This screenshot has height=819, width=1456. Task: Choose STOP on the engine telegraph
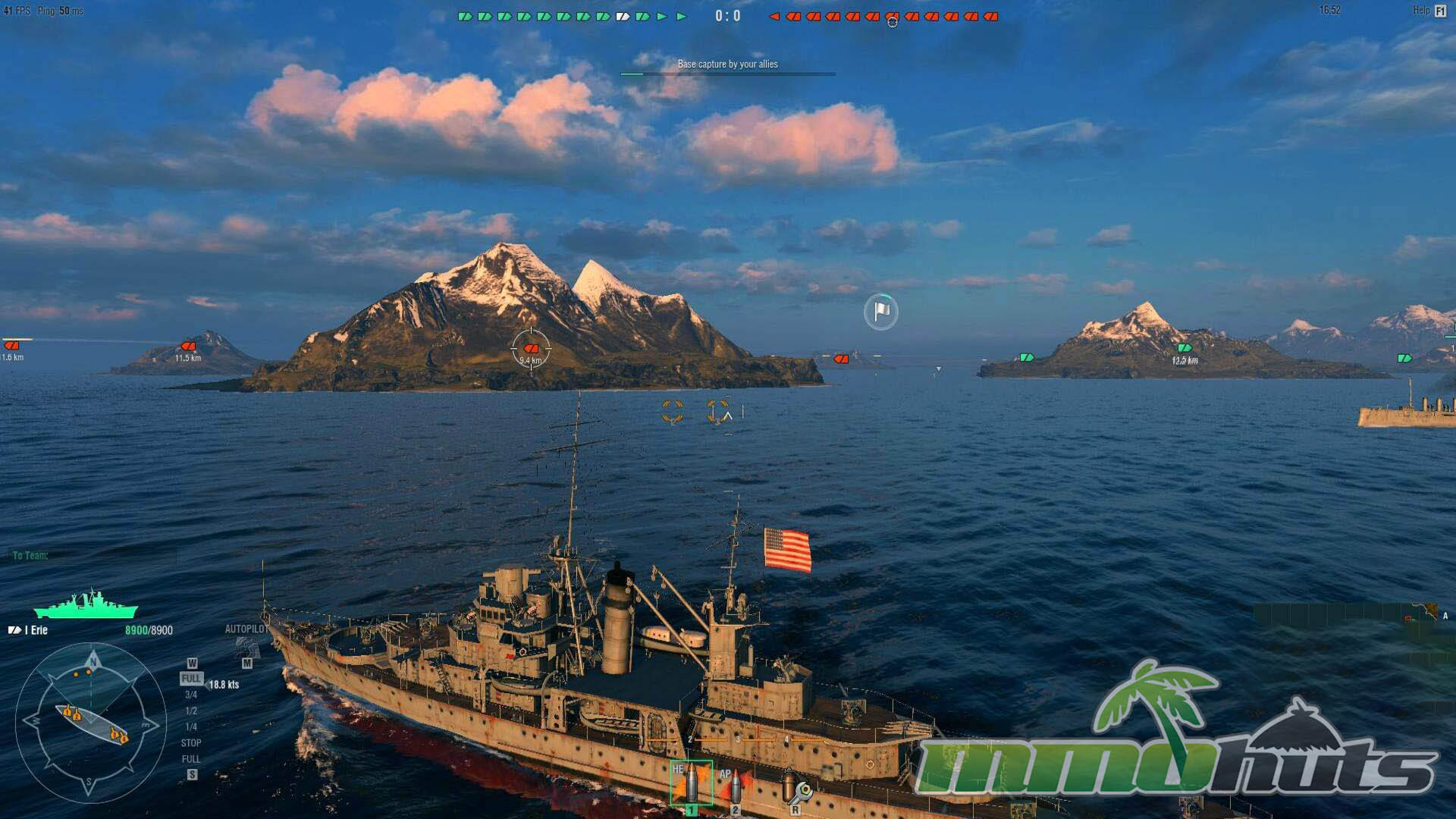click(x=191, y=743)
